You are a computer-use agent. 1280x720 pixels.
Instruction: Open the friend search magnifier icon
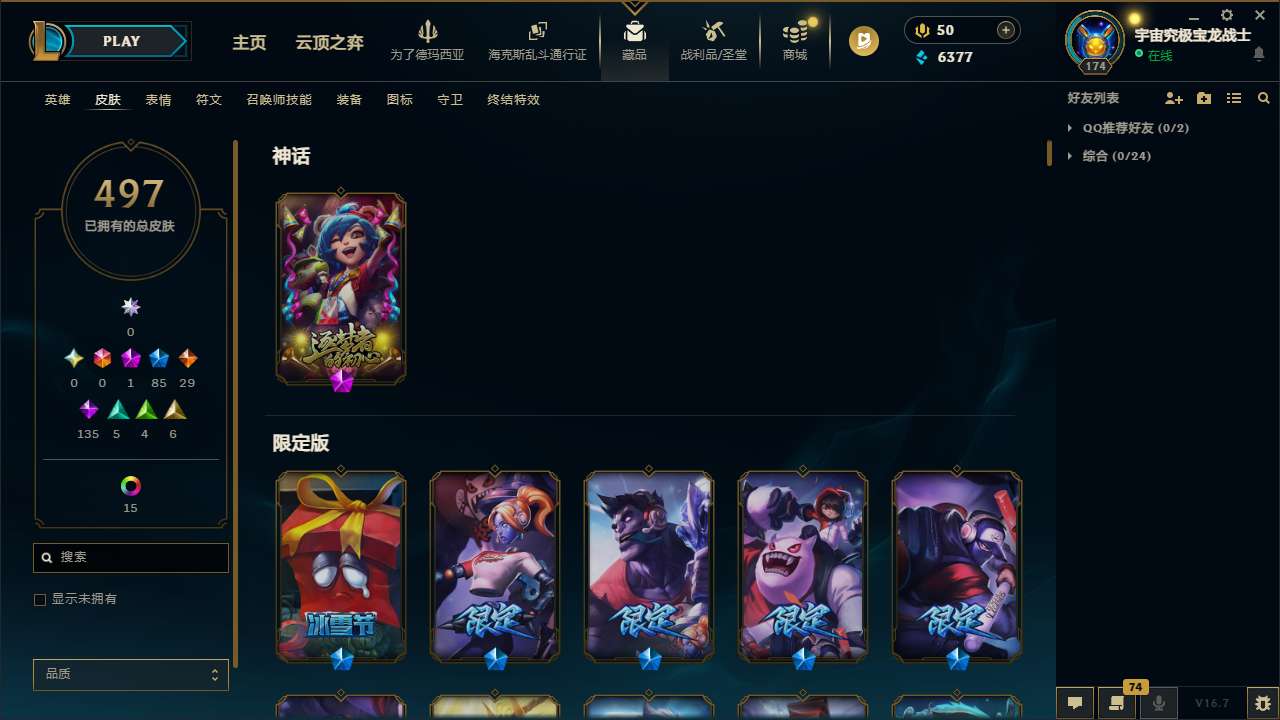coord(1264,98)
